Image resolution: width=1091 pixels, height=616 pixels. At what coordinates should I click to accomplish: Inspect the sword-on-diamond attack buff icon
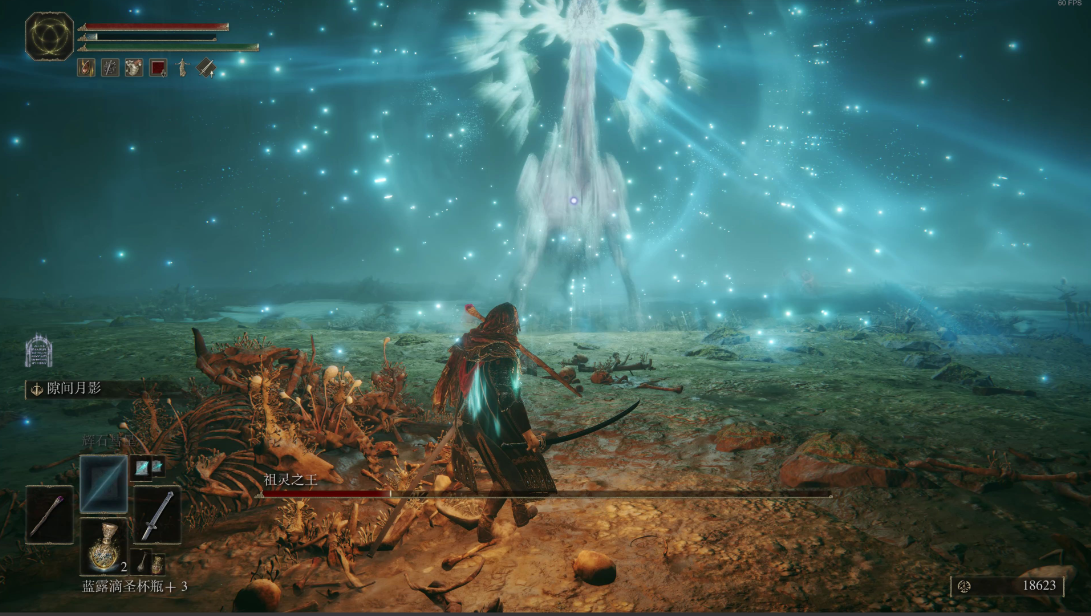click(206, 68)
